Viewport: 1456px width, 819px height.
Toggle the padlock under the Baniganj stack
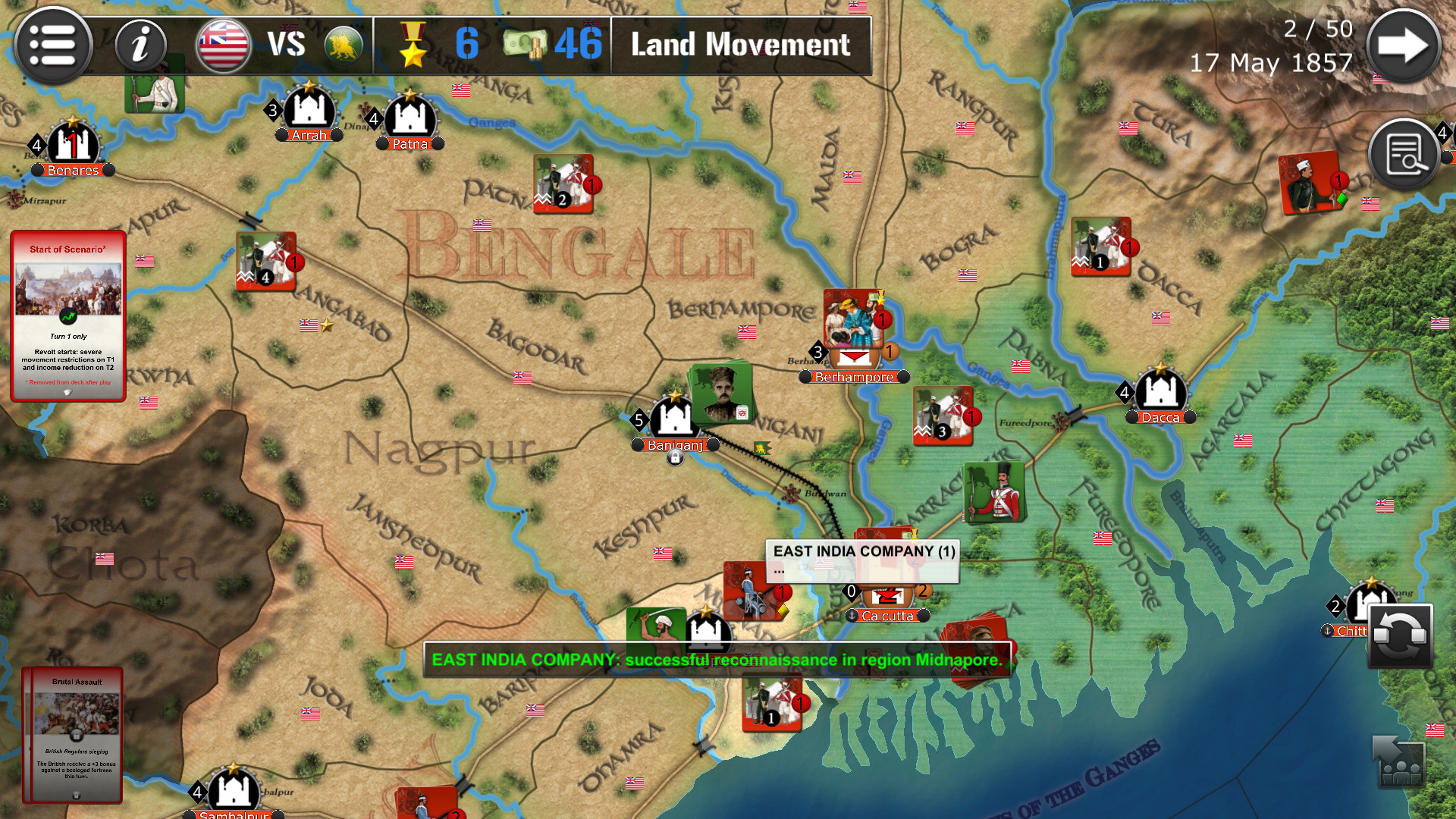point(675,457)
